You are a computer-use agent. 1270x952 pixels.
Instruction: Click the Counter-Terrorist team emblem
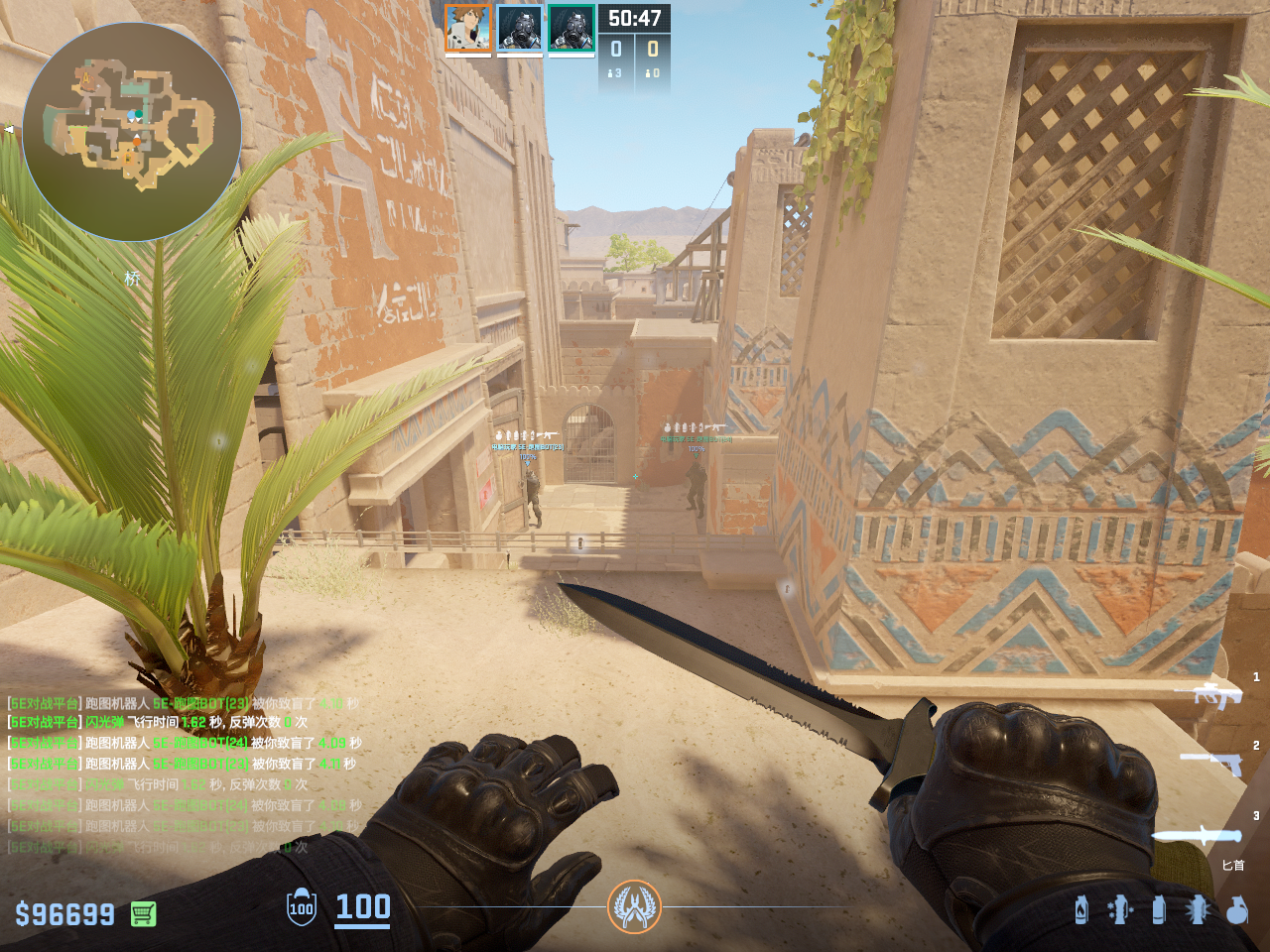[x=634, y=906]
